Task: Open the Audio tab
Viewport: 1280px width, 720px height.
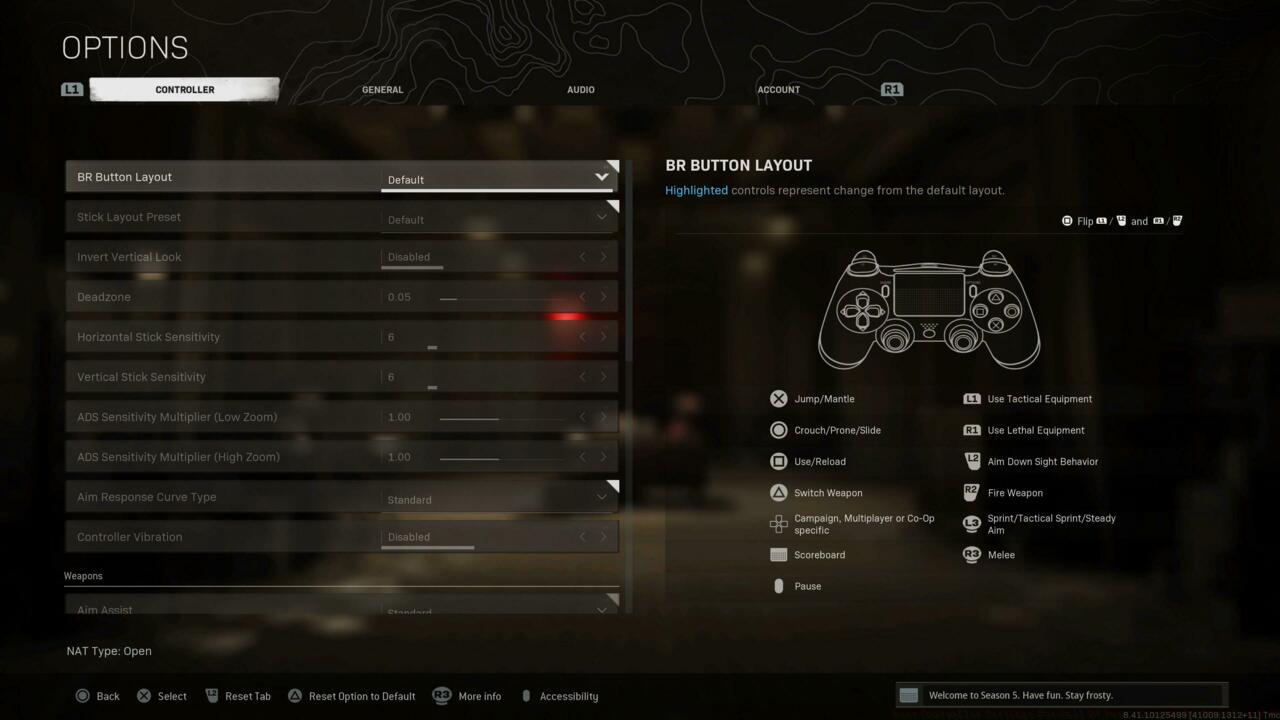Action: [580, 90]
